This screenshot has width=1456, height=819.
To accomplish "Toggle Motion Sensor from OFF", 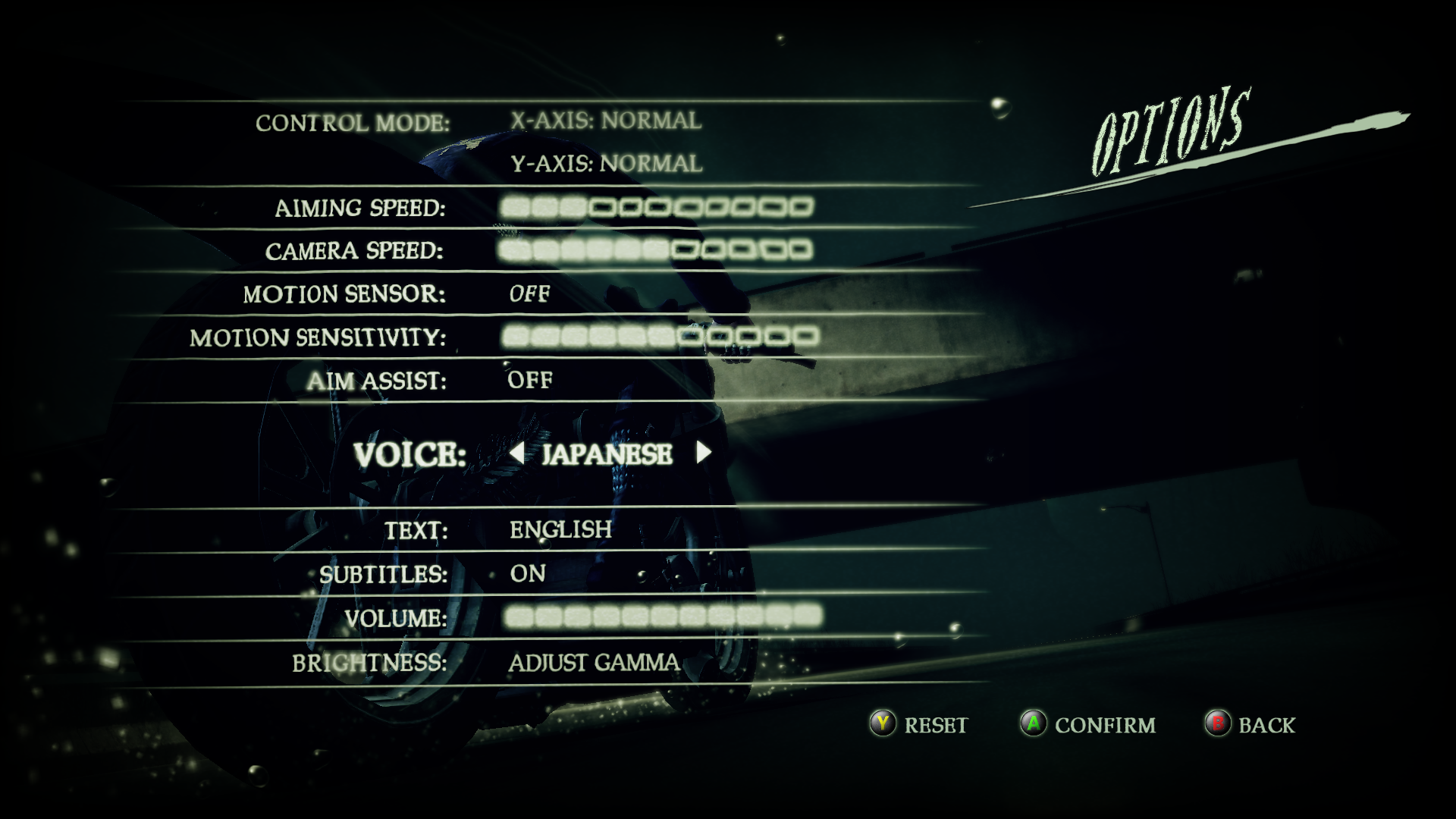I will [528, 294].
